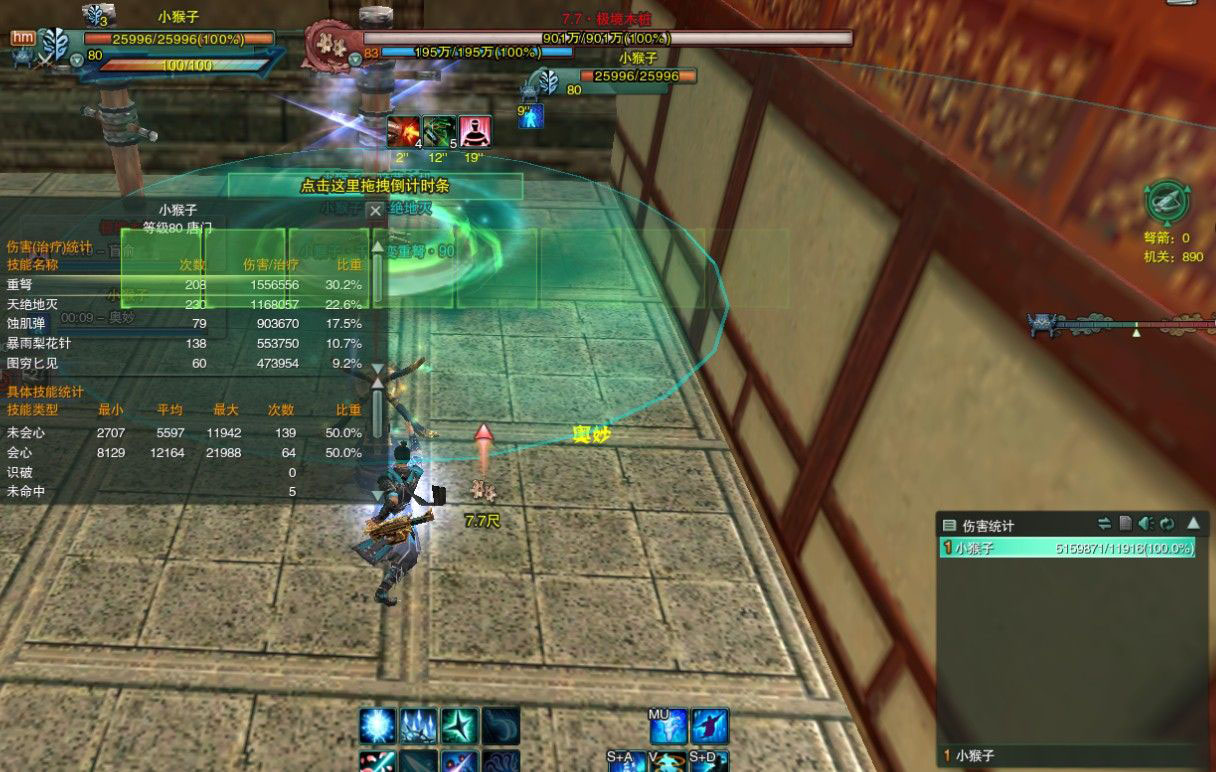Activate the ice spikes skill icon

tap(419, 726)
